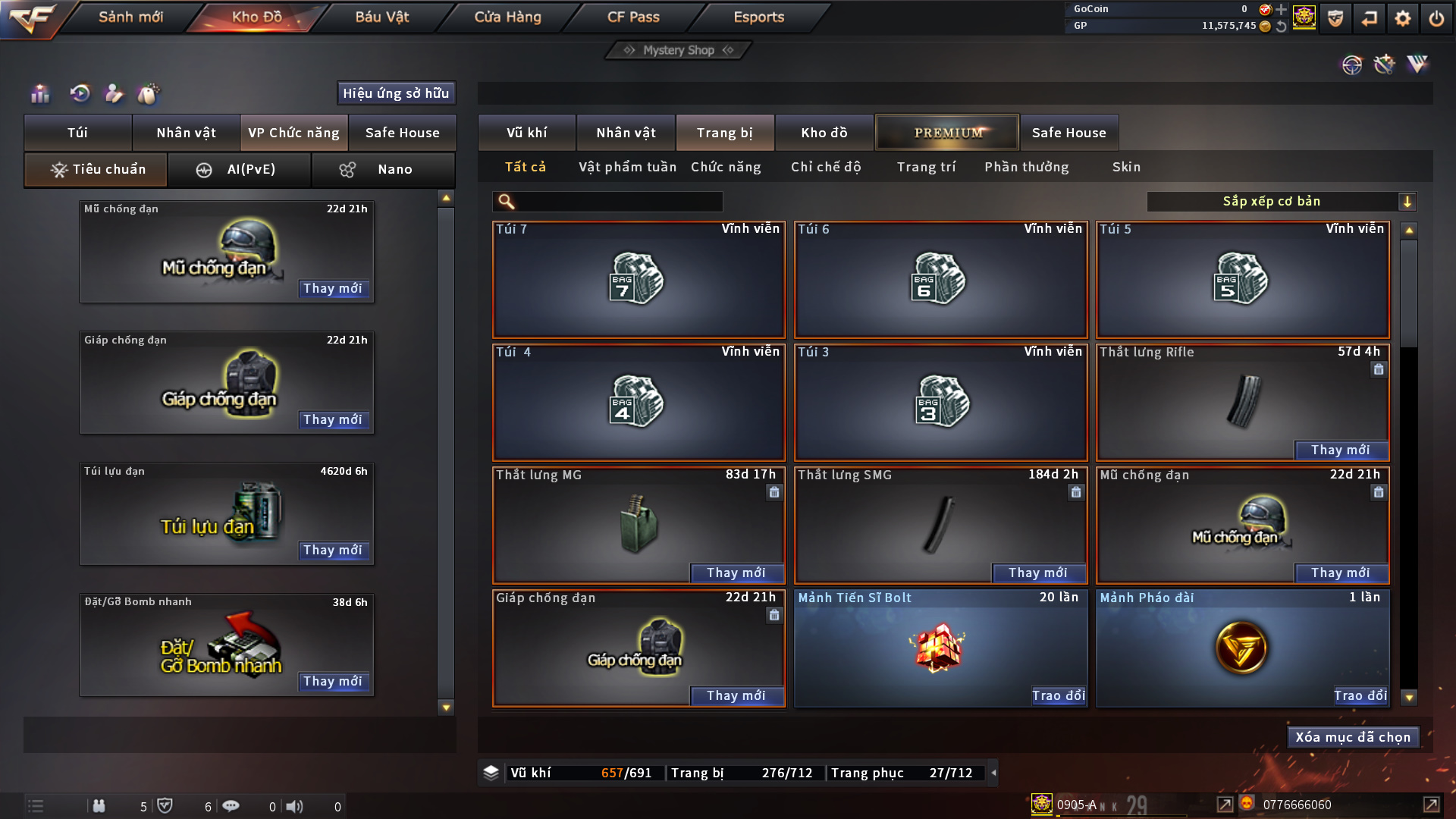This screenshot has width=1456, height=819.
Task: Renew the Thắt lưng MG item
Action: tap(736, 573)
